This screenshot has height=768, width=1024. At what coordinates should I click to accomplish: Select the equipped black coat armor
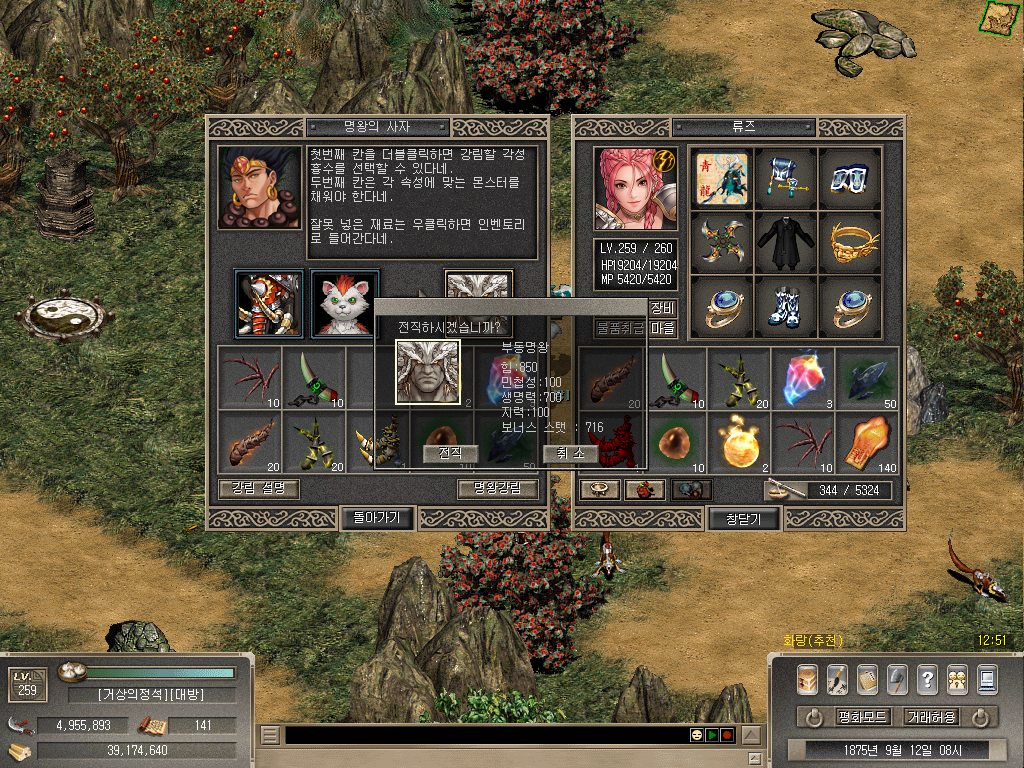[785, 239]
